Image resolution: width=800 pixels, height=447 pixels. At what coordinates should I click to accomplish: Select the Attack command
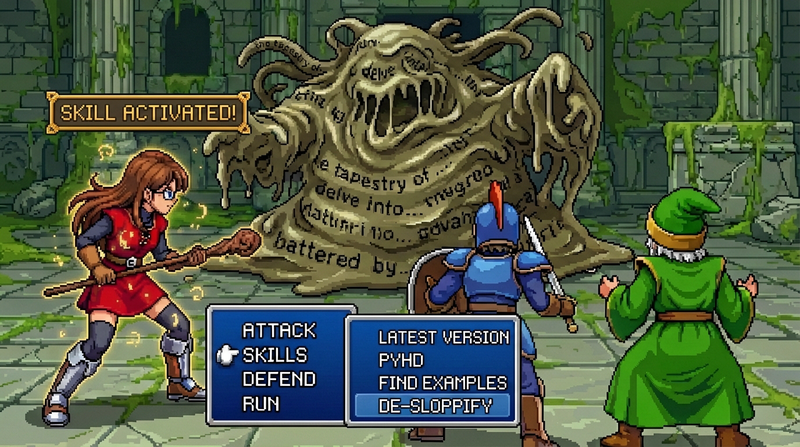pyautogui.click(x=279, y=330)
